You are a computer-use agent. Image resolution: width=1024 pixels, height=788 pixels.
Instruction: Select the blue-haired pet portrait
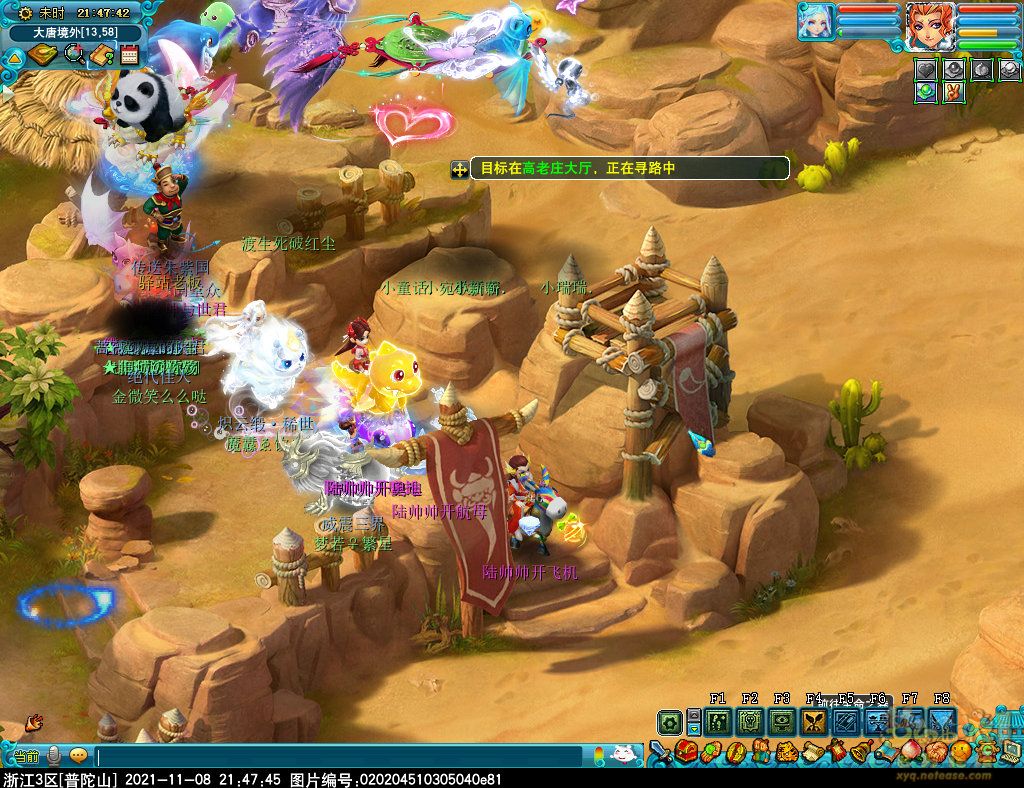pos(816,22)
